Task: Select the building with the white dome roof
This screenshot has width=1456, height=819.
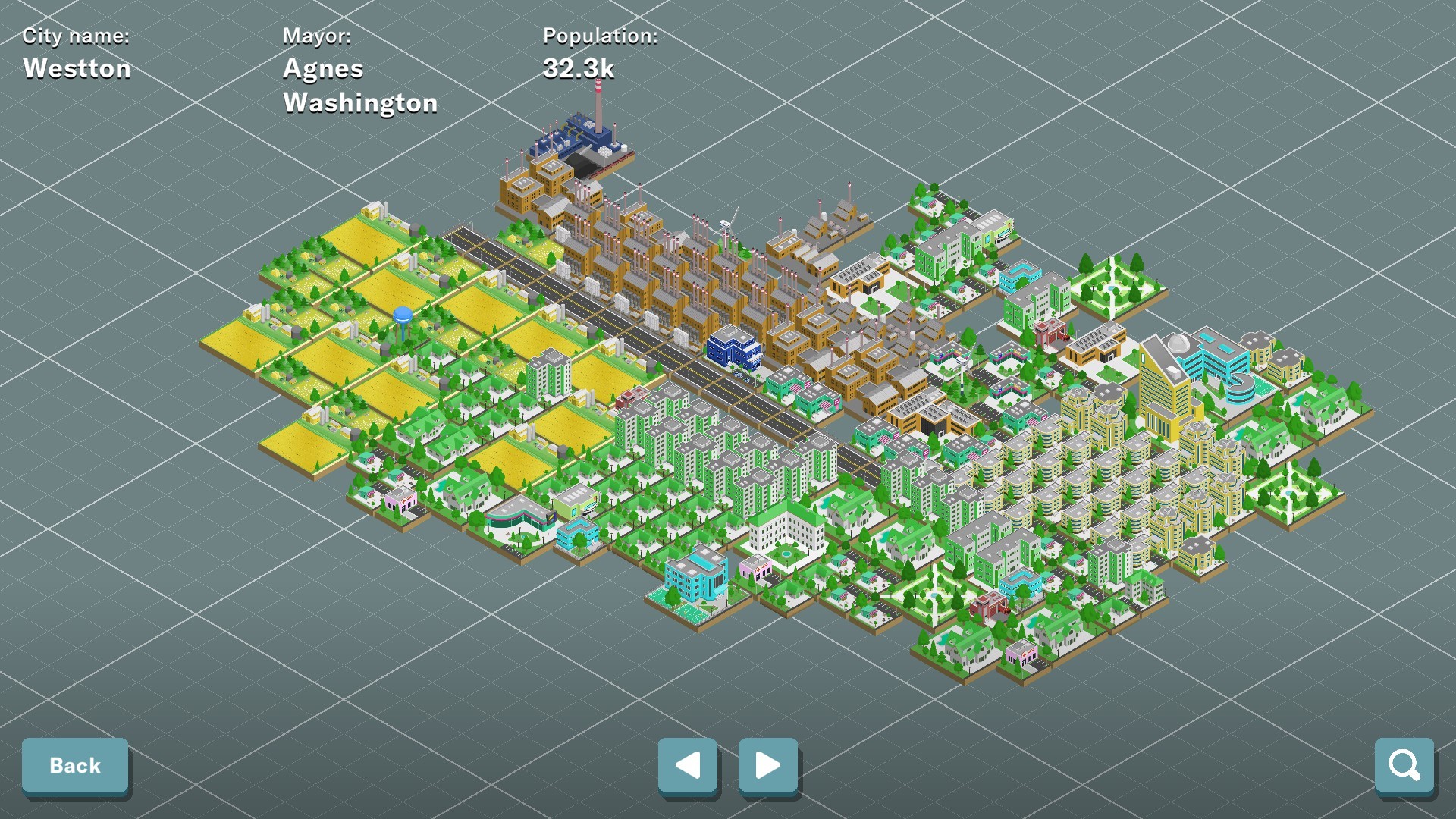Action: (x=1178, y=342)
